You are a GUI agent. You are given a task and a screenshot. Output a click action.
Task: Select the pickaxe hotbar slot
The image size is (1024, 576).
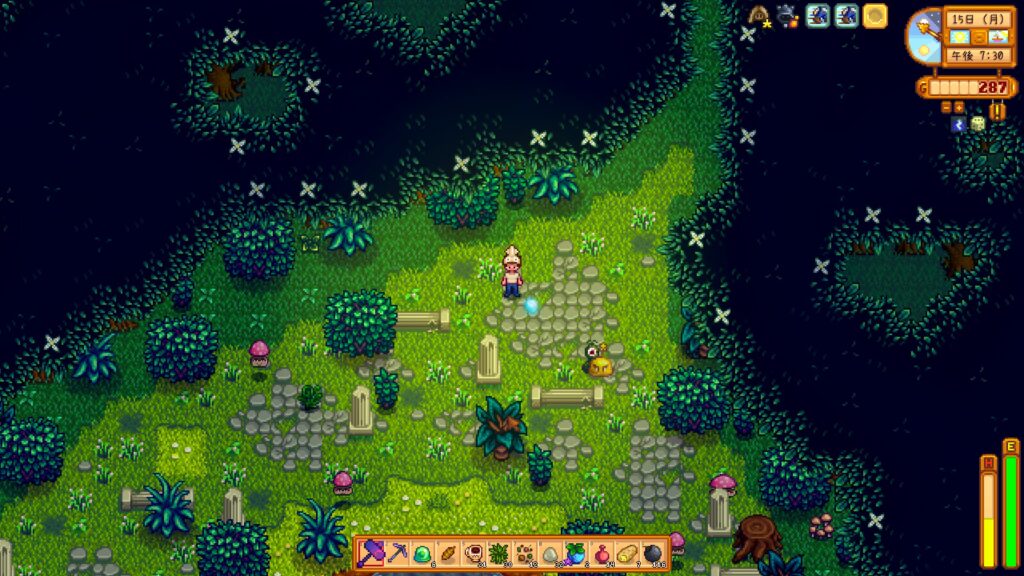(x=396, y=552)
